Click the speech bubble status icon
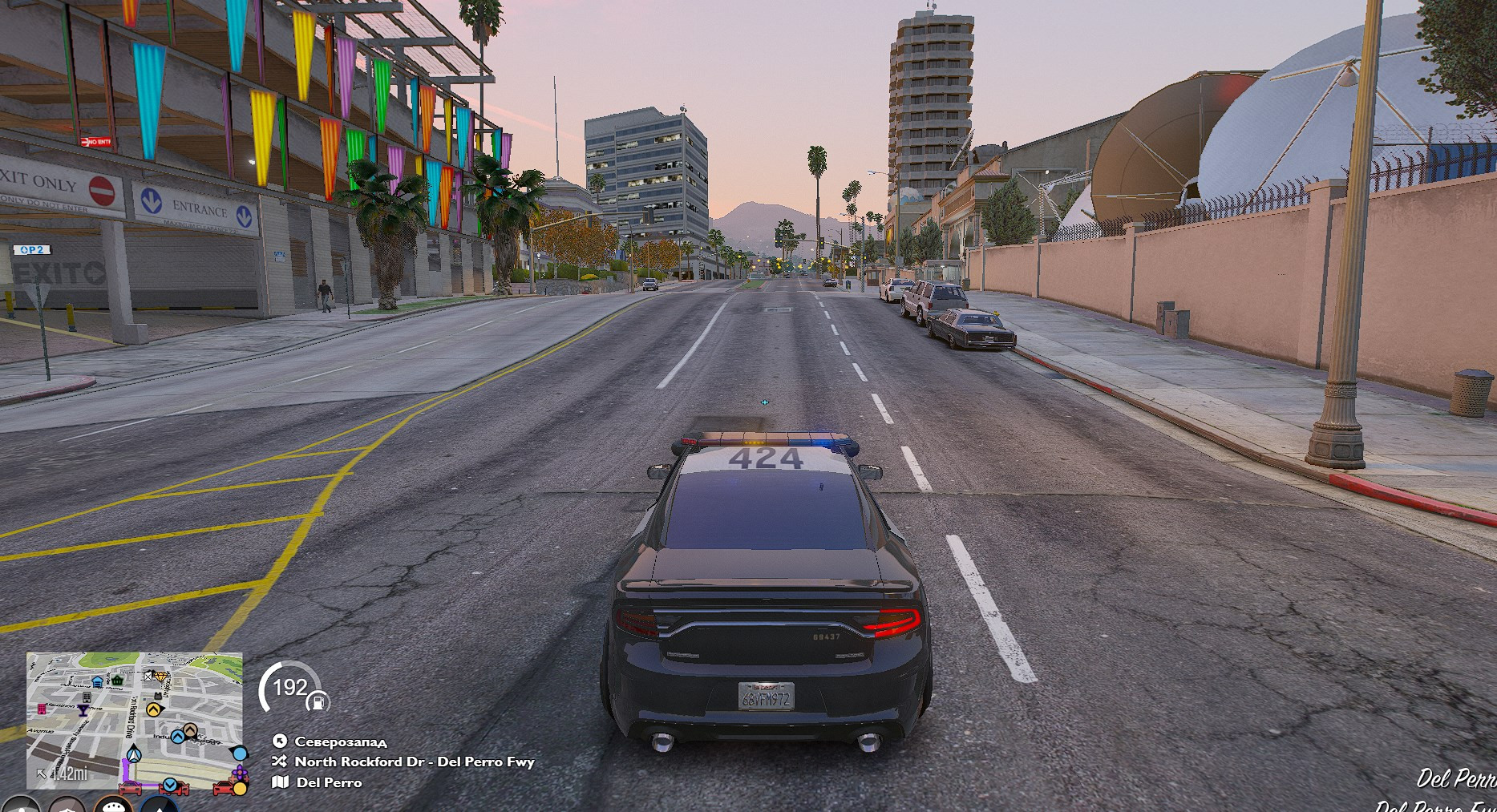This screenshot has width=1497, height=812. coord(113,806)
